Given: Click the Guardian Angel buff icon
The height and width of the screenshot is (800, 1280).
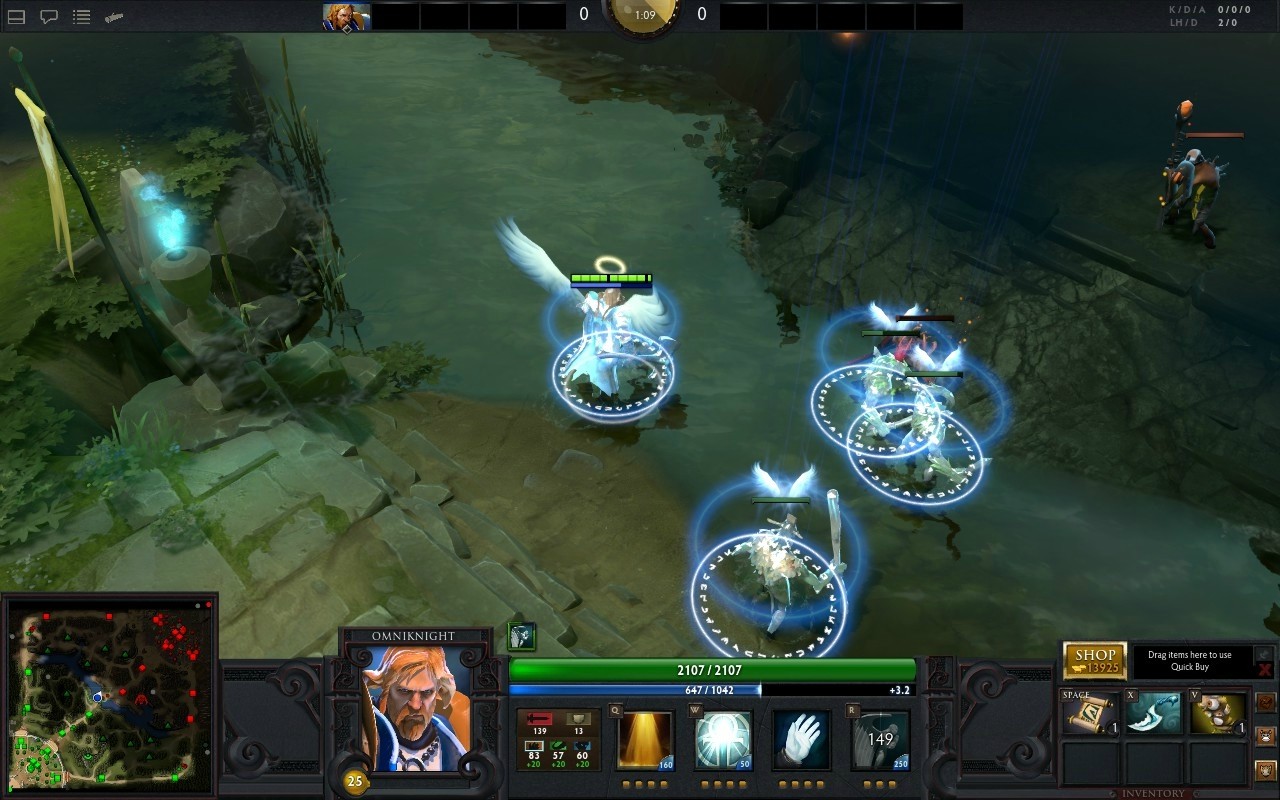Looking at the screenshot, I should pyautogui.click(x=521, y=636).
